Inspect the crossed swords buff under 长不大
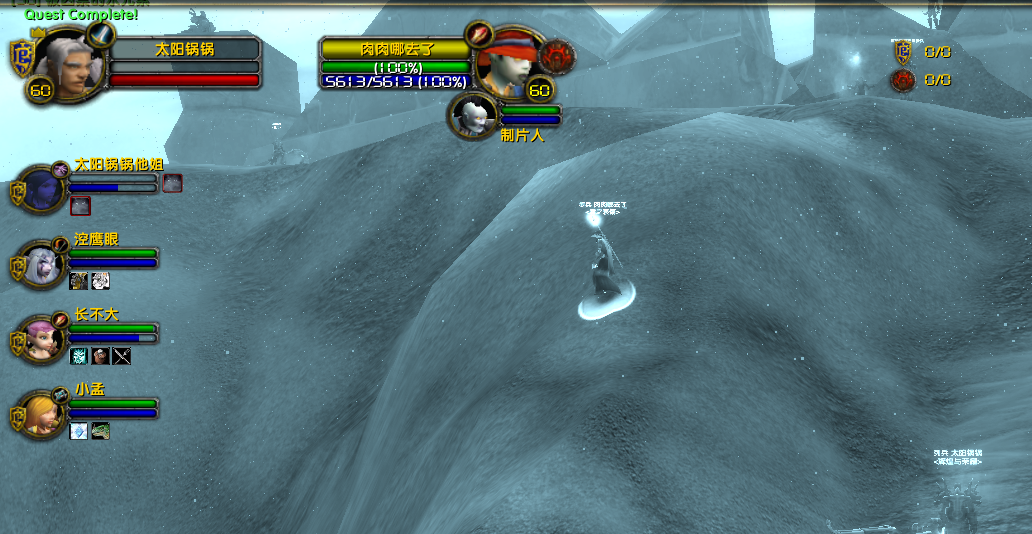The height and width of the screenshot is (534, 1032). coord(122,356)
